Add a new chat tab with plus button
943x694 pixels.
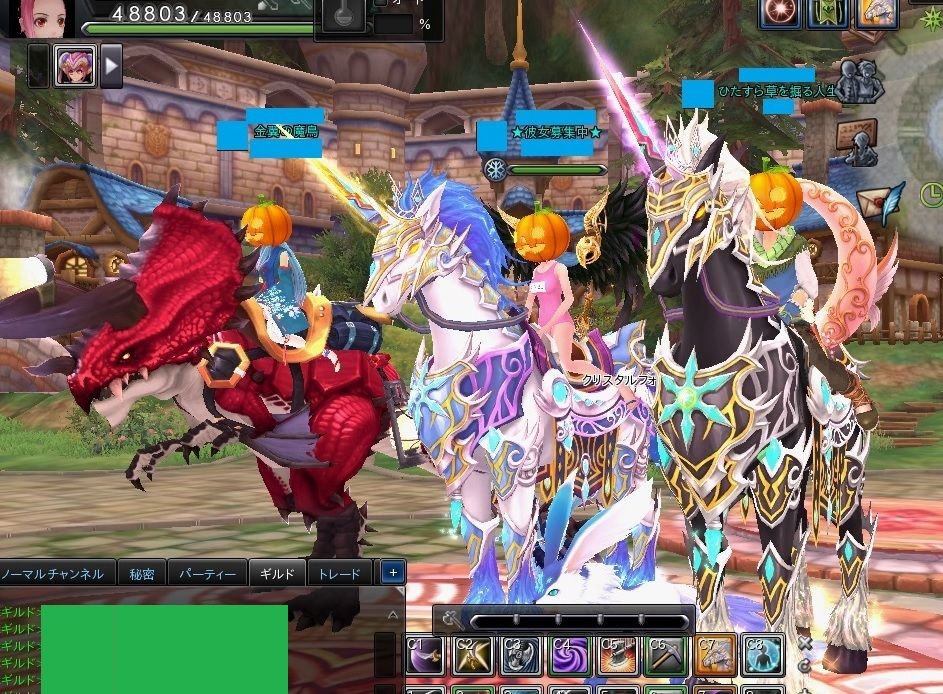[393, 573]
